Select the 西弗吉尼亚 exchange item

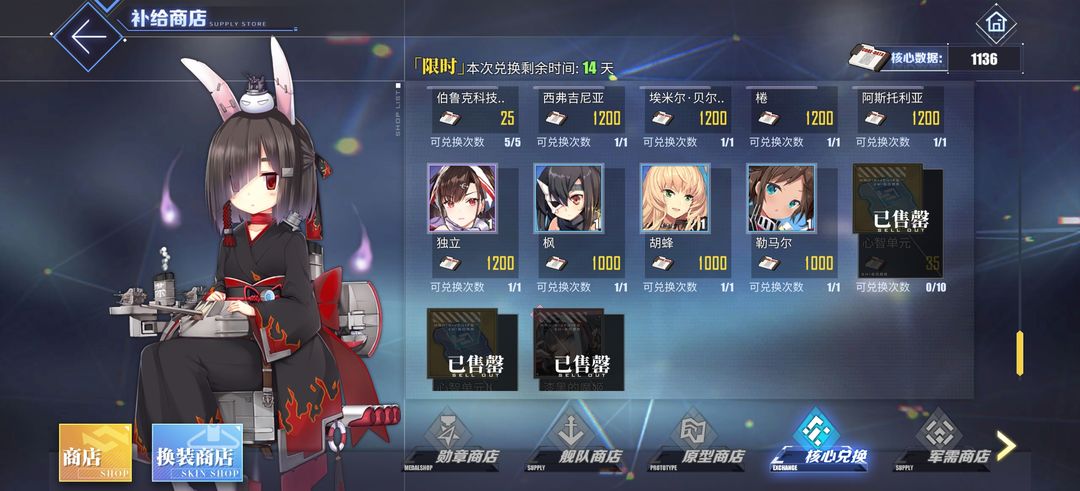click(x=581, y=112)
